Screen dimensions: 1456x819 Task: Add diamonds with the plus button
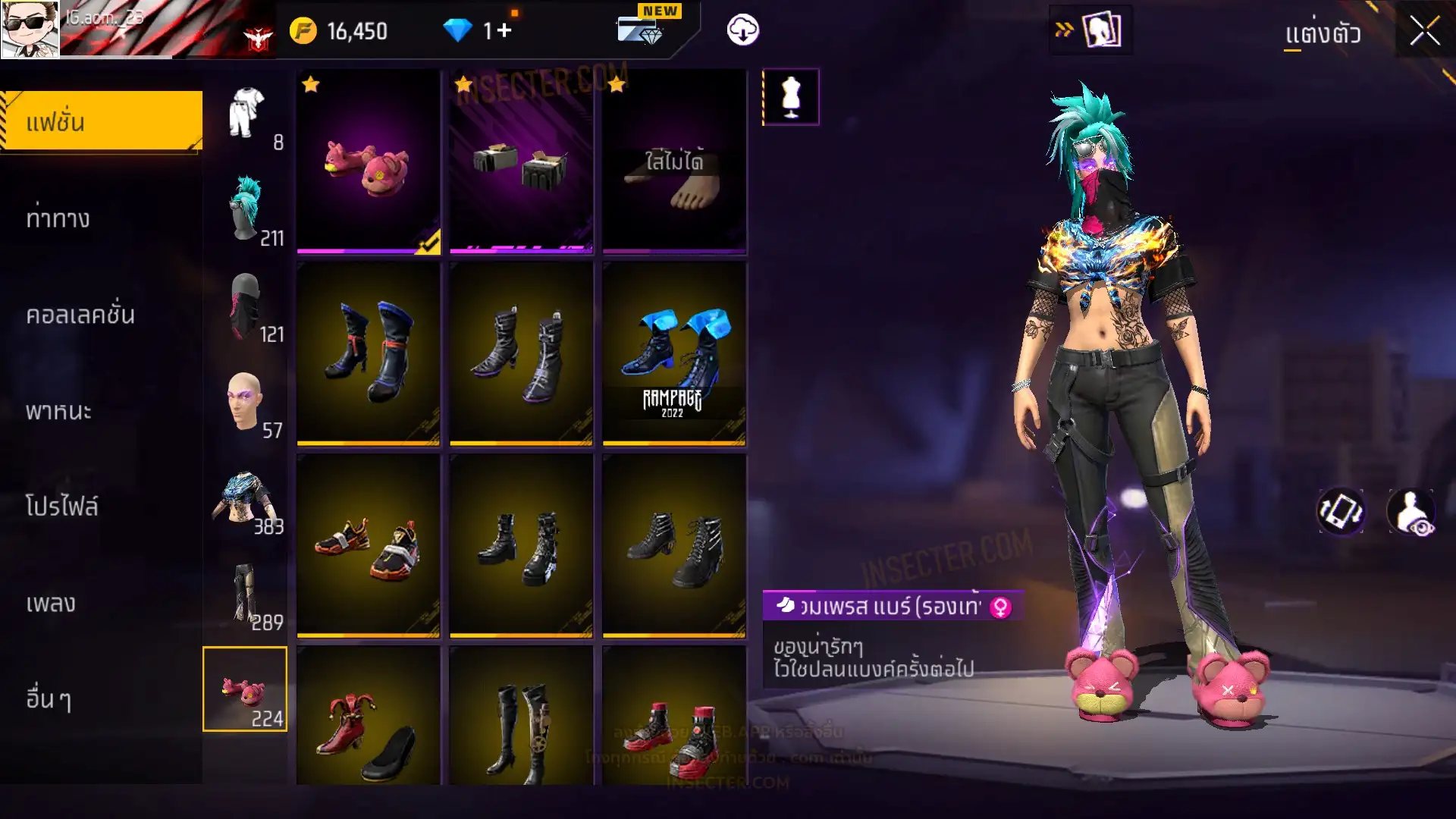point(504,30)
